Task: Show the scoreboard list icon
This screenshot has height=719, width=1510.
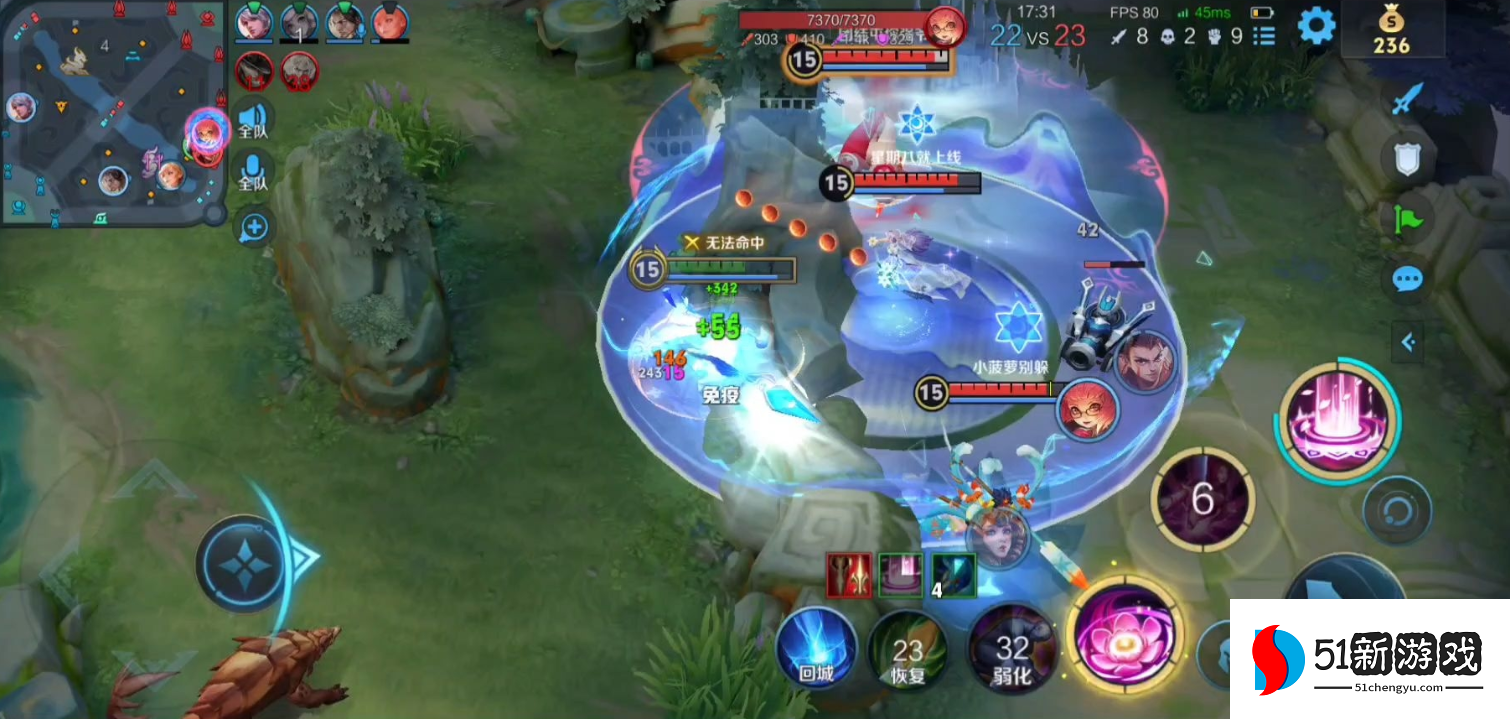Action: pos(1265,37)
